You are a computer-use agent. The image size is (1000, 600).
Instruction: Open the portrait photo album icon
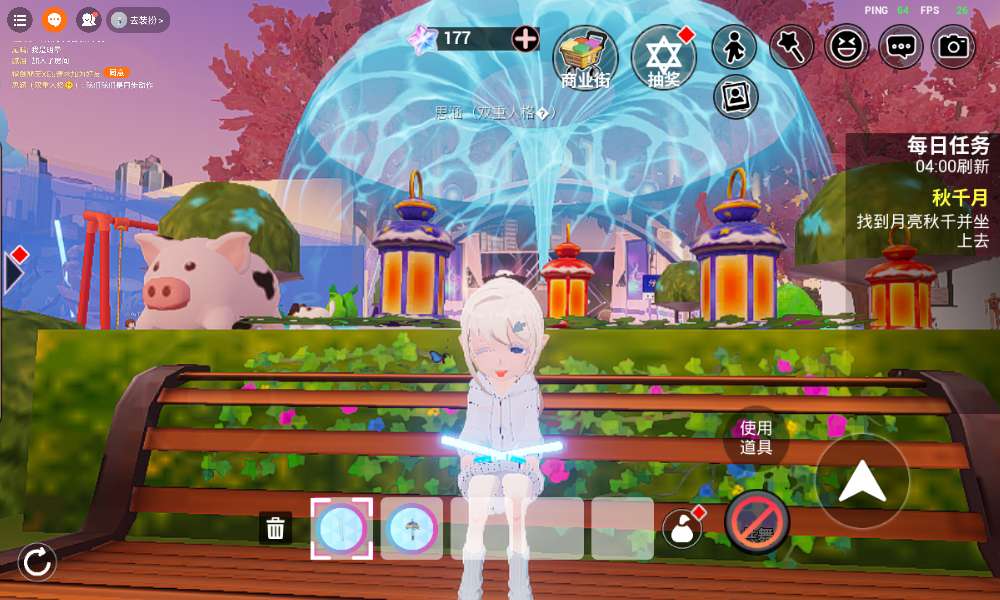736,96
